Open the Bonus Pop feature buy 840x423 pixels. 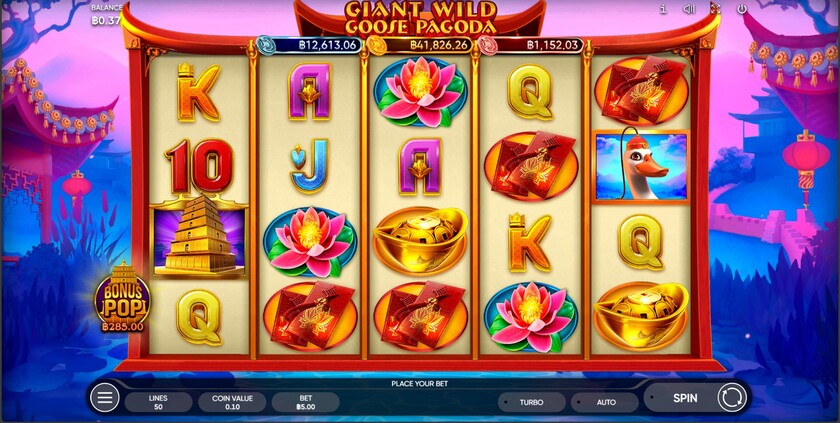click(122, 297)
